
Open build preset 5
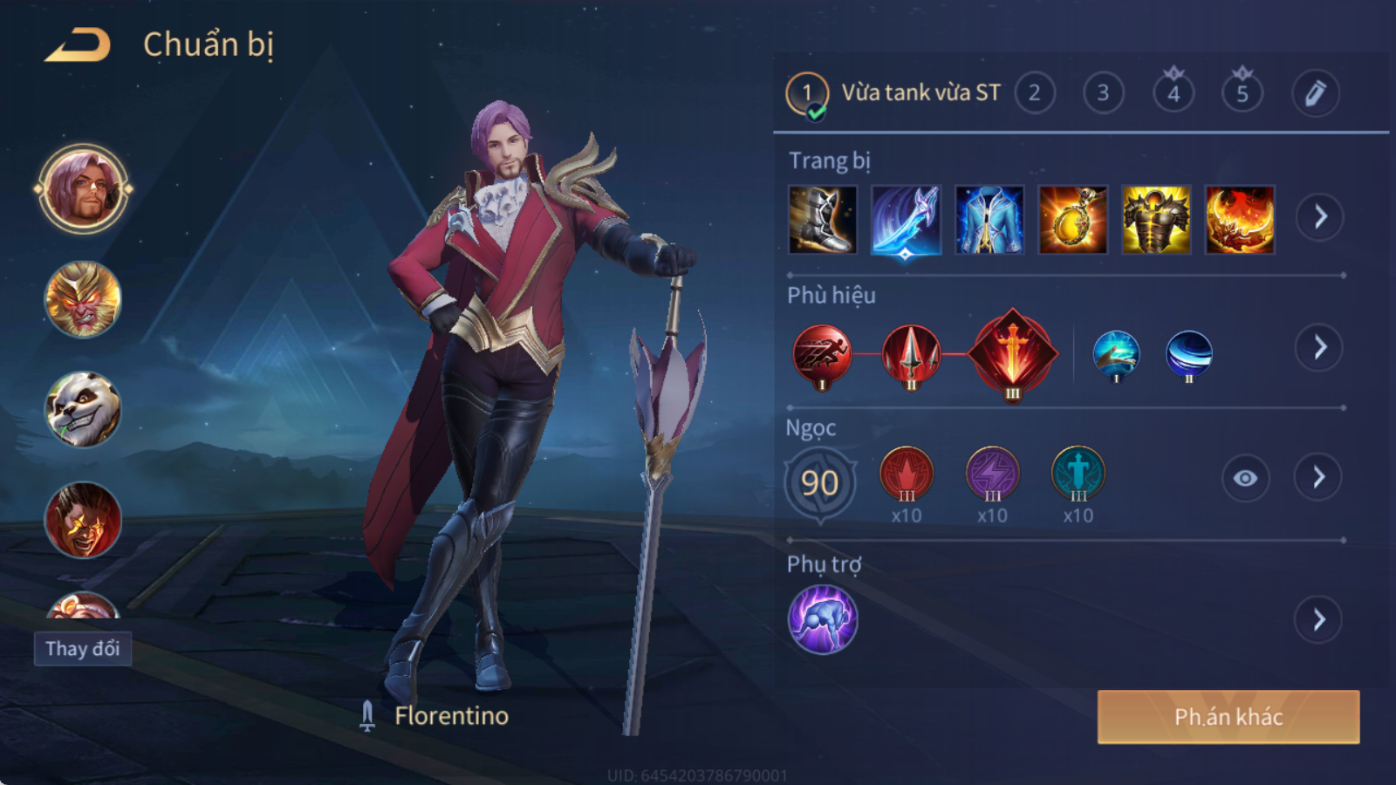click(x=1242, y=94)
